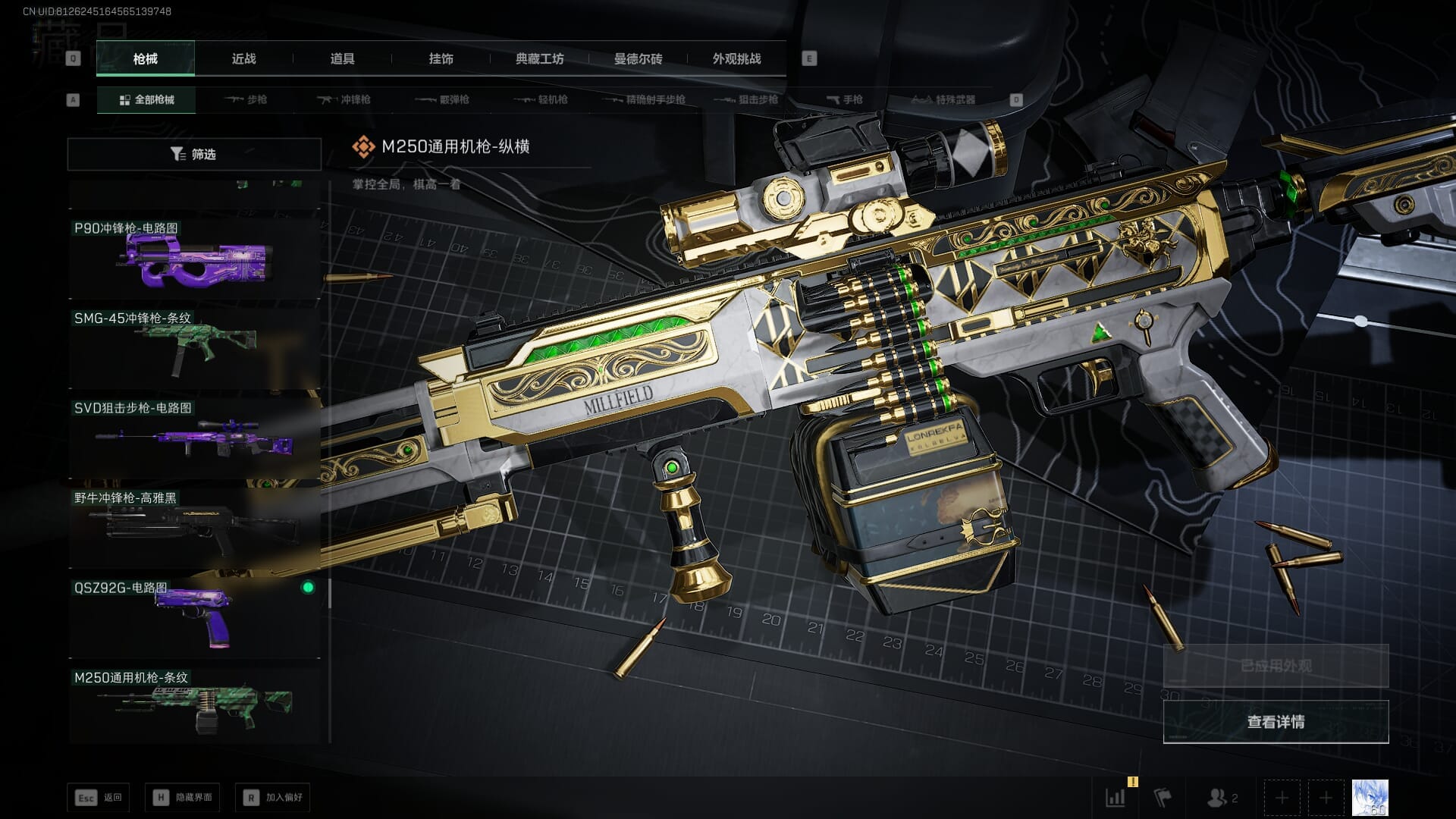The height and width of the screenshot is (819, 1456).
Task: Click the 查看详情 view details button
Action: pyautogui.click(x=1276, y=722)
